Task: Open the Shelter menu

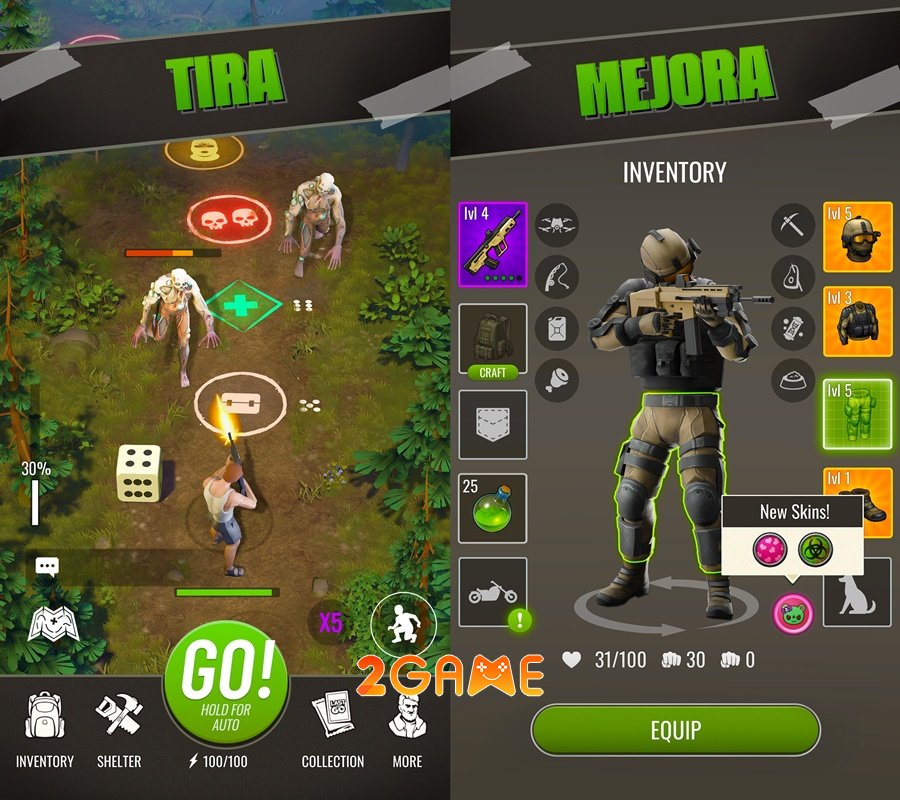Action: (118, 730)
